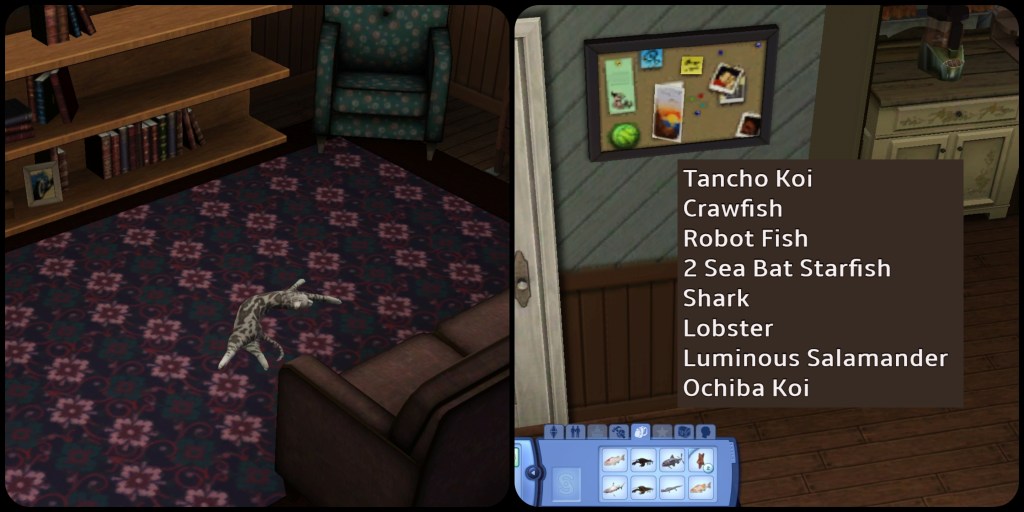Switch to the treasure chest tab
Viewport: 1024px width, 512px height.
[x=685, y=433]
